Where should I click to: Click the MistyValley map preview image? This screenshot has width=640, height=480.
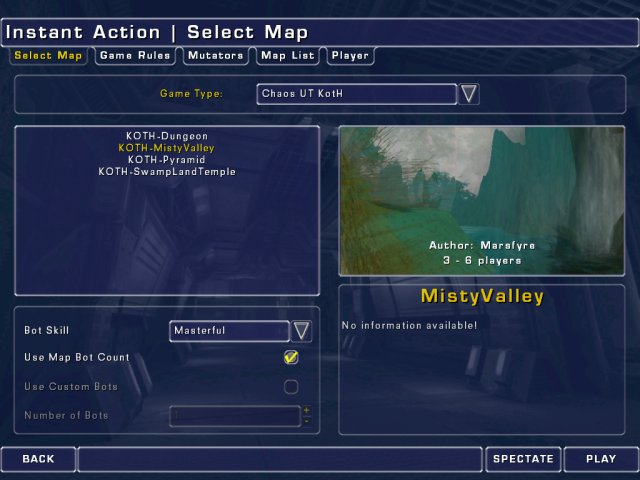[x=483, y=200]
